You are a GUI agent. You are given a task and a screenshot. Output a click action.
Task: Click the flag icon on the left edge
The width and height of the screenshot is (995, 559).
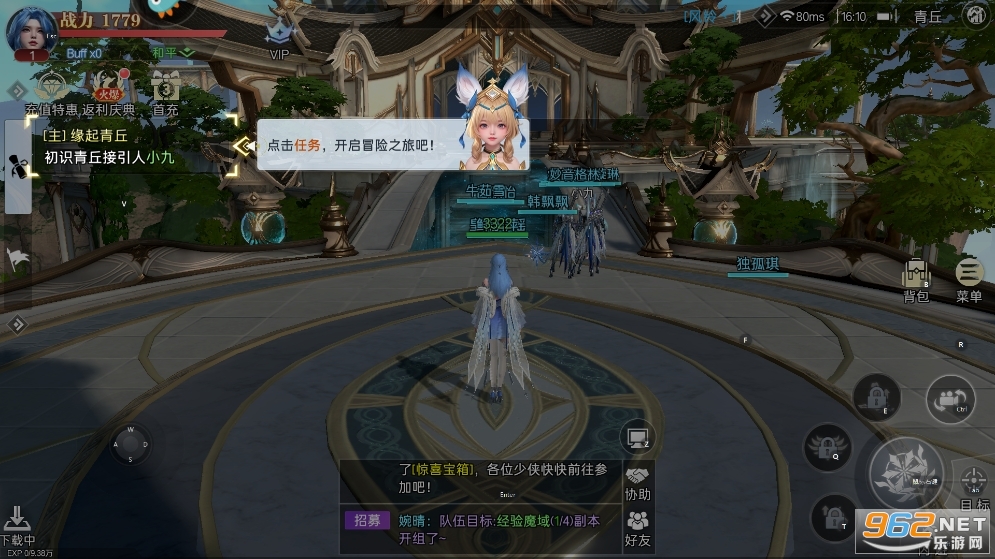coord(17,259)
